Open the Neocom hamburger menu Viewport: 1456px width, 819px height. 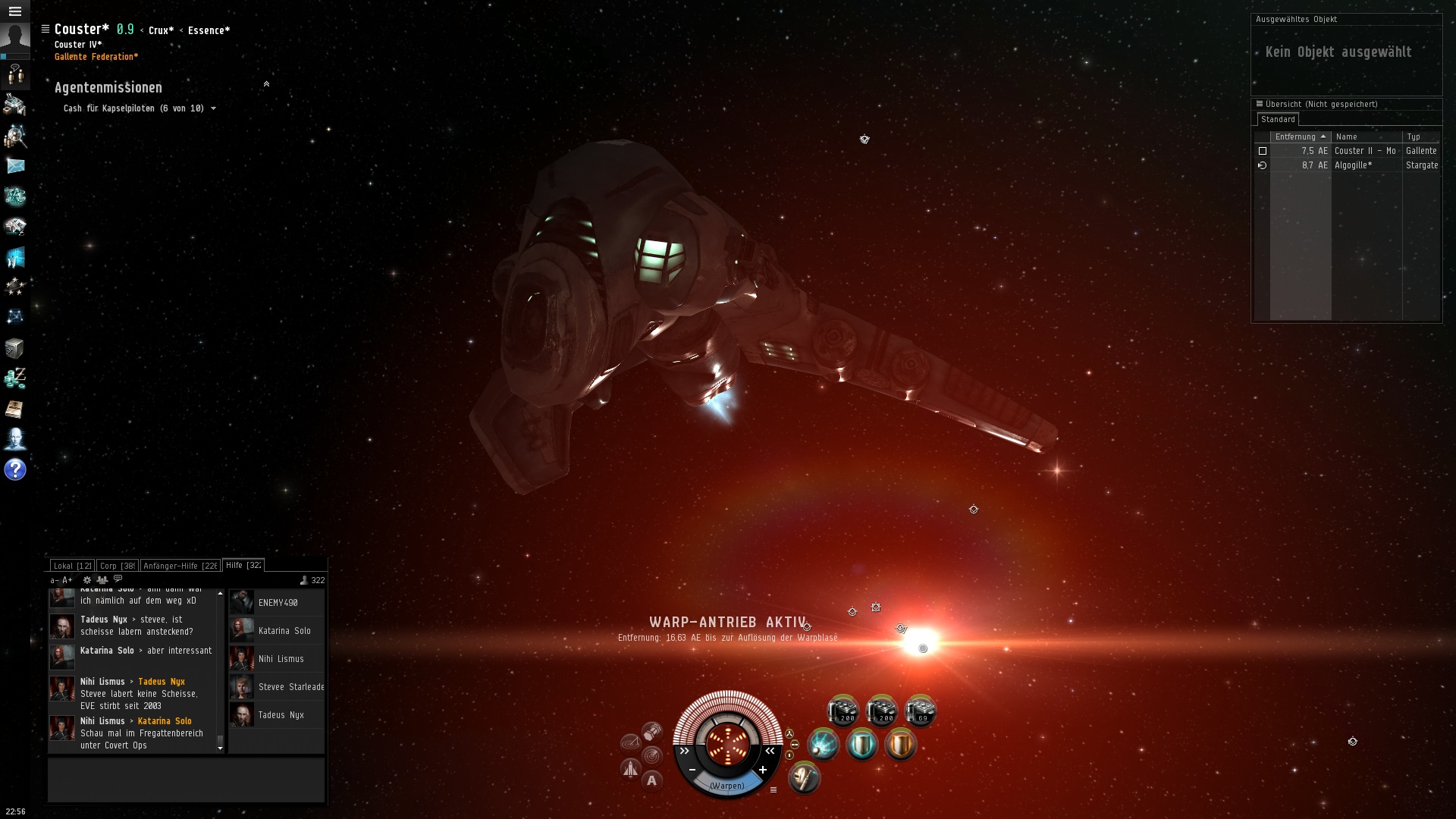coord(15,11)
